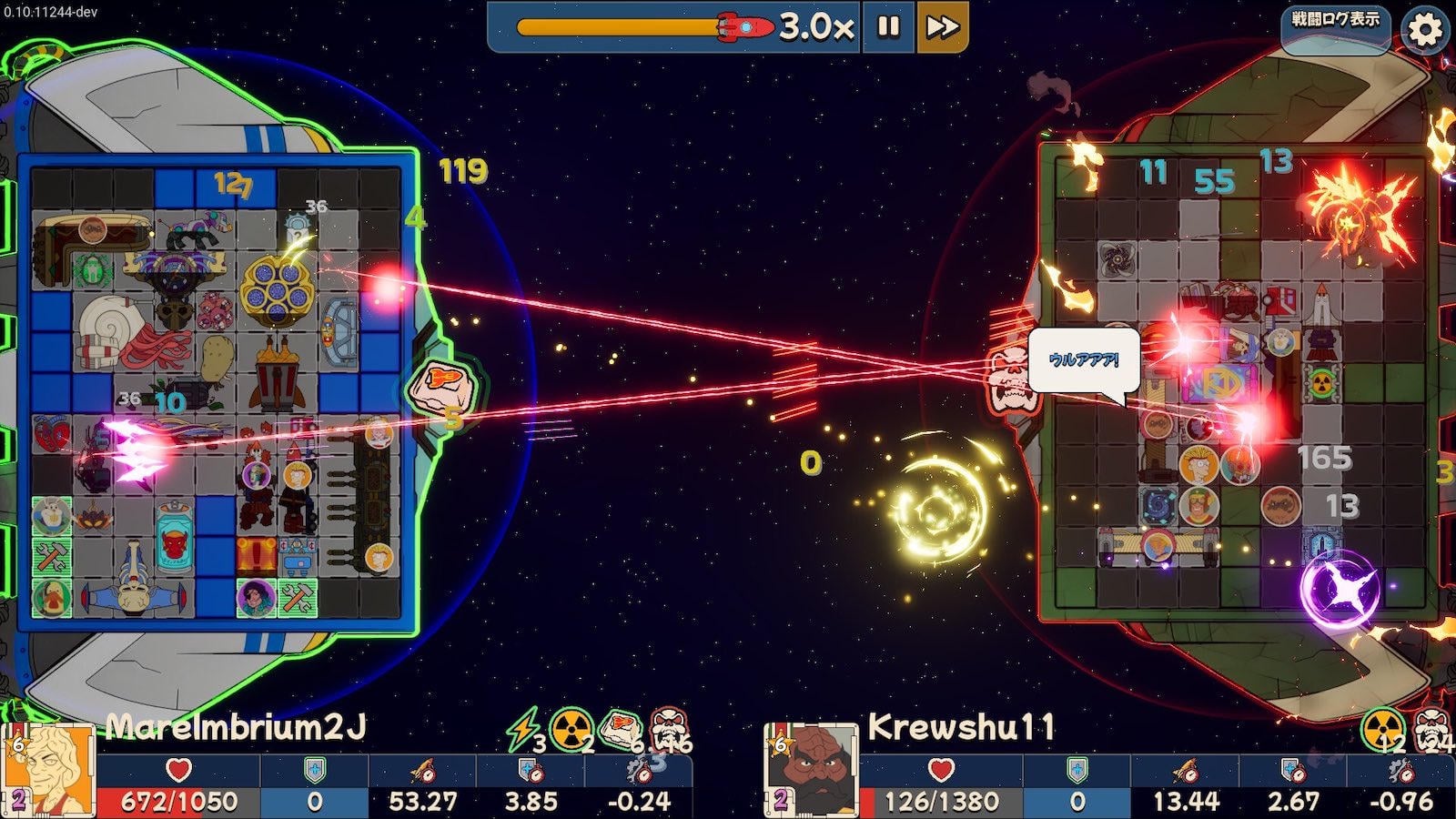Viewport: 1456px width, 819px height.
Task: Pause the battle
Action: [x=888, y=27]
